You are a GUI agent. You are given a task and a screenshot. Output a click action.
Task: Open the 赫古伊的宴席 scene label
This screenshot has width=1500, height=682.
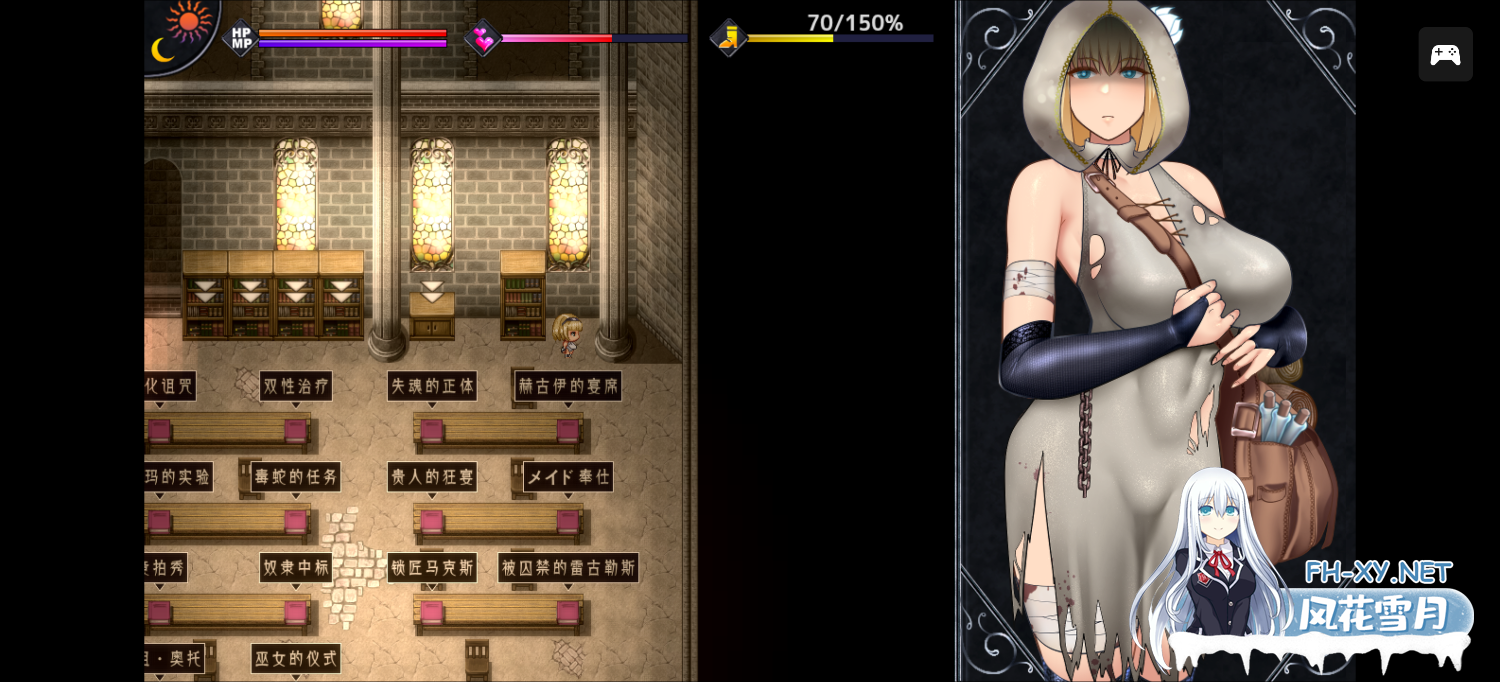point(568,386)
